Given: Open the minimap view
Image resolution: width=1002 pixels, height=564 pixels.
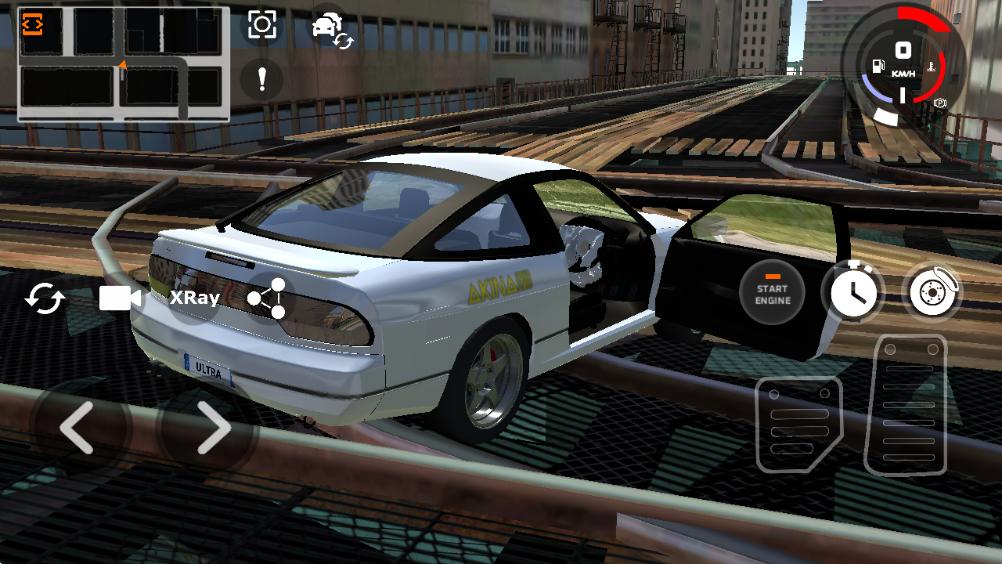Looking at the screenshot, I should click(123, 63).
